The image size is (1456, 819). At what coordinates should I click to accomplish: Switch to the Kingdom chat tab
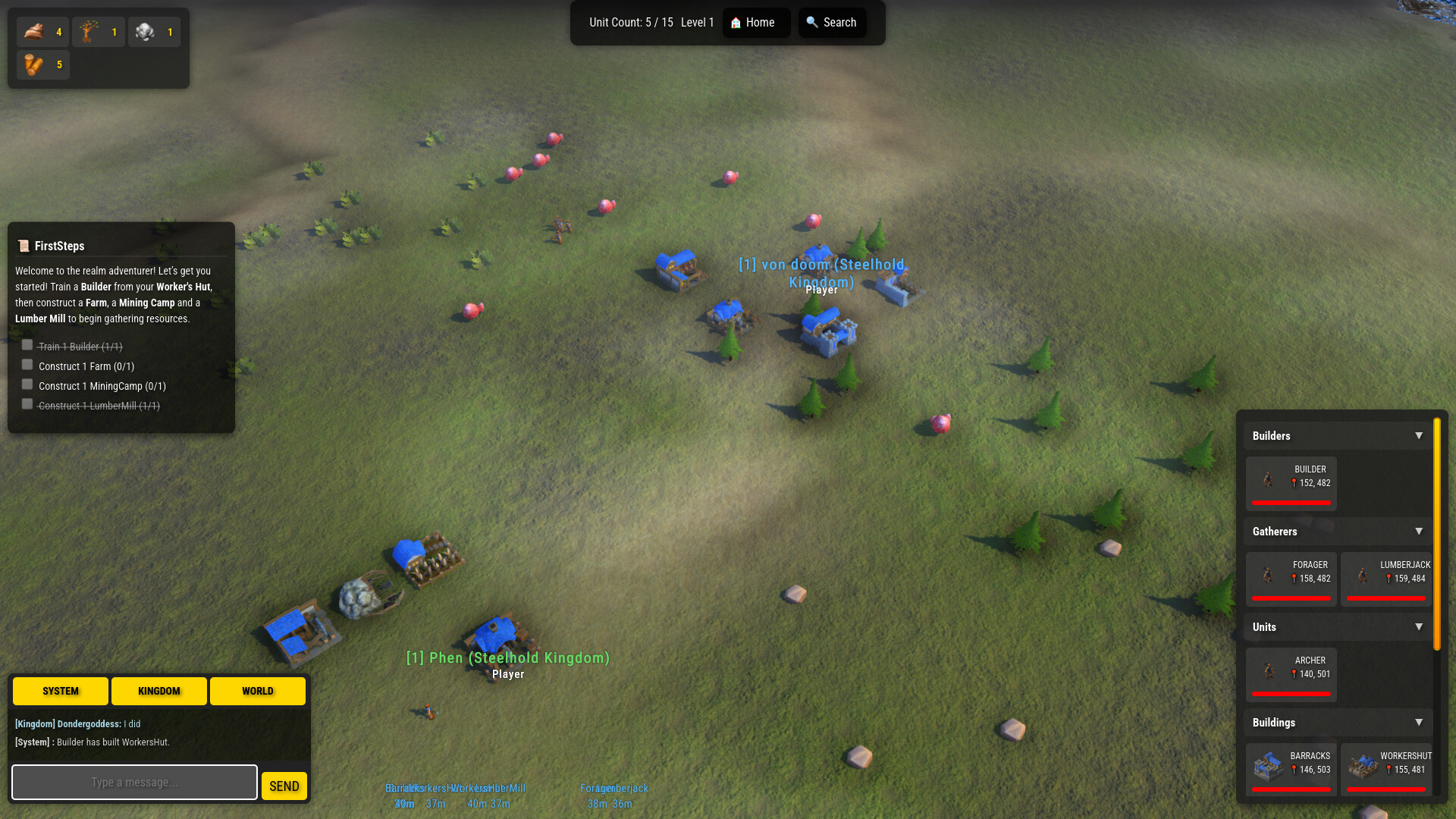[158, 691]
